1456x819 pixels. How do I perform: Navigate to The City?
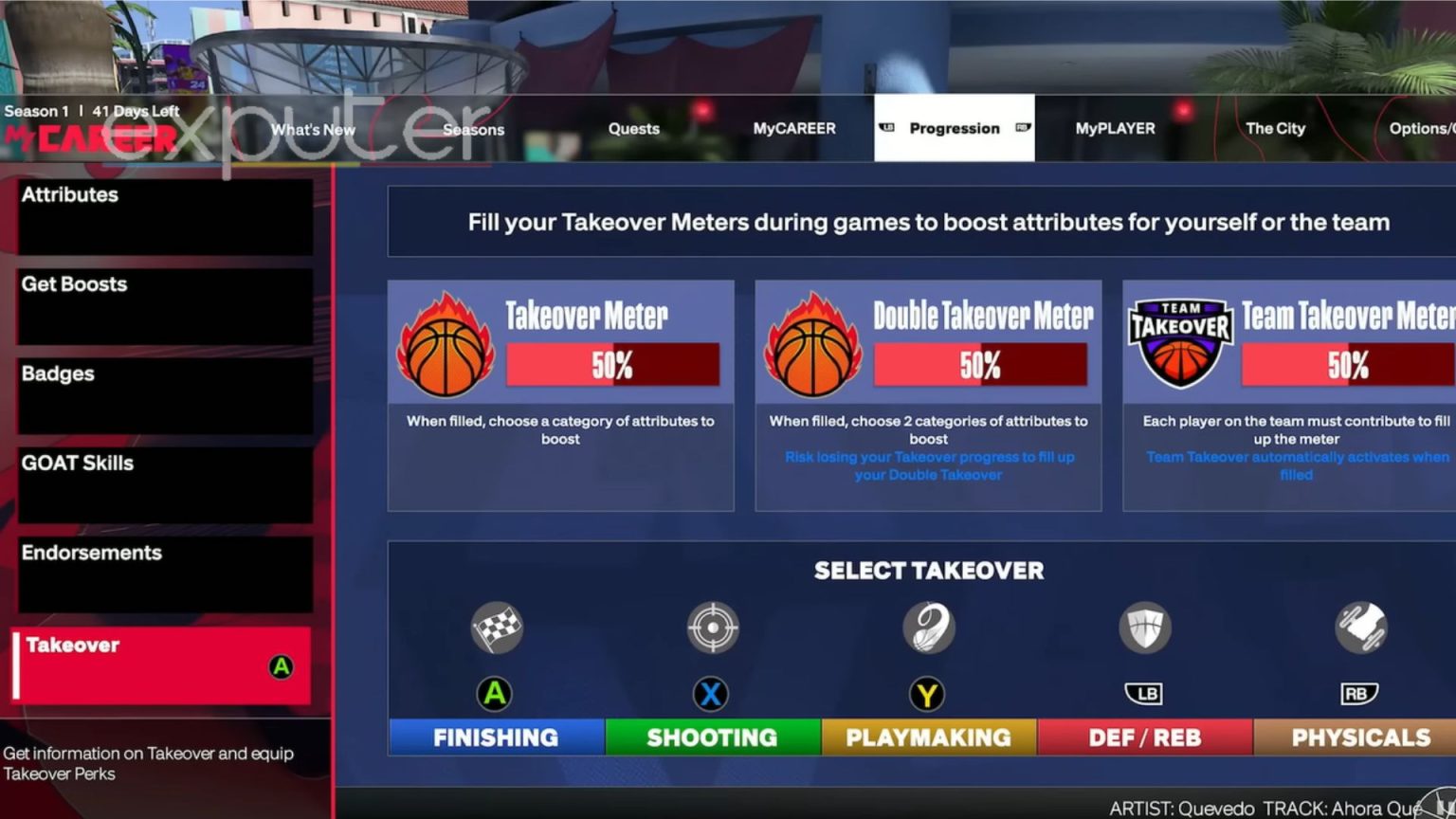pyautogui.click(x=1275, y=128)
